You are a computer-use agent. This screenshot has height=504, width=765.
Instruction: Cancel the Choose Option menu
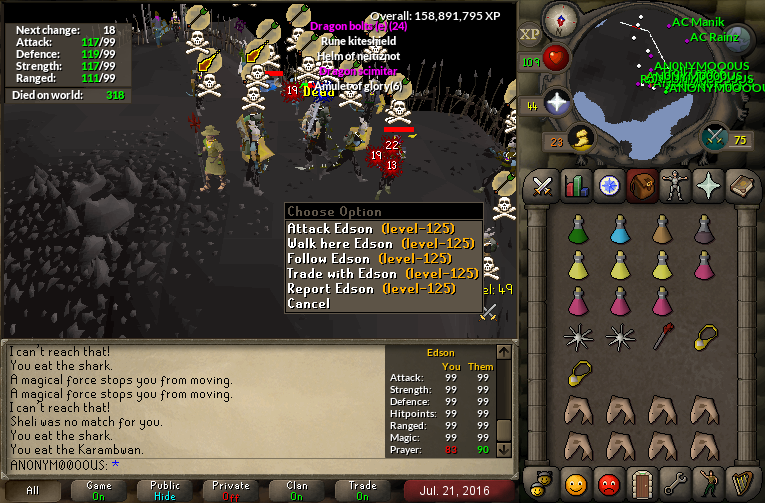pyautogui.click(x=308, y=304)
